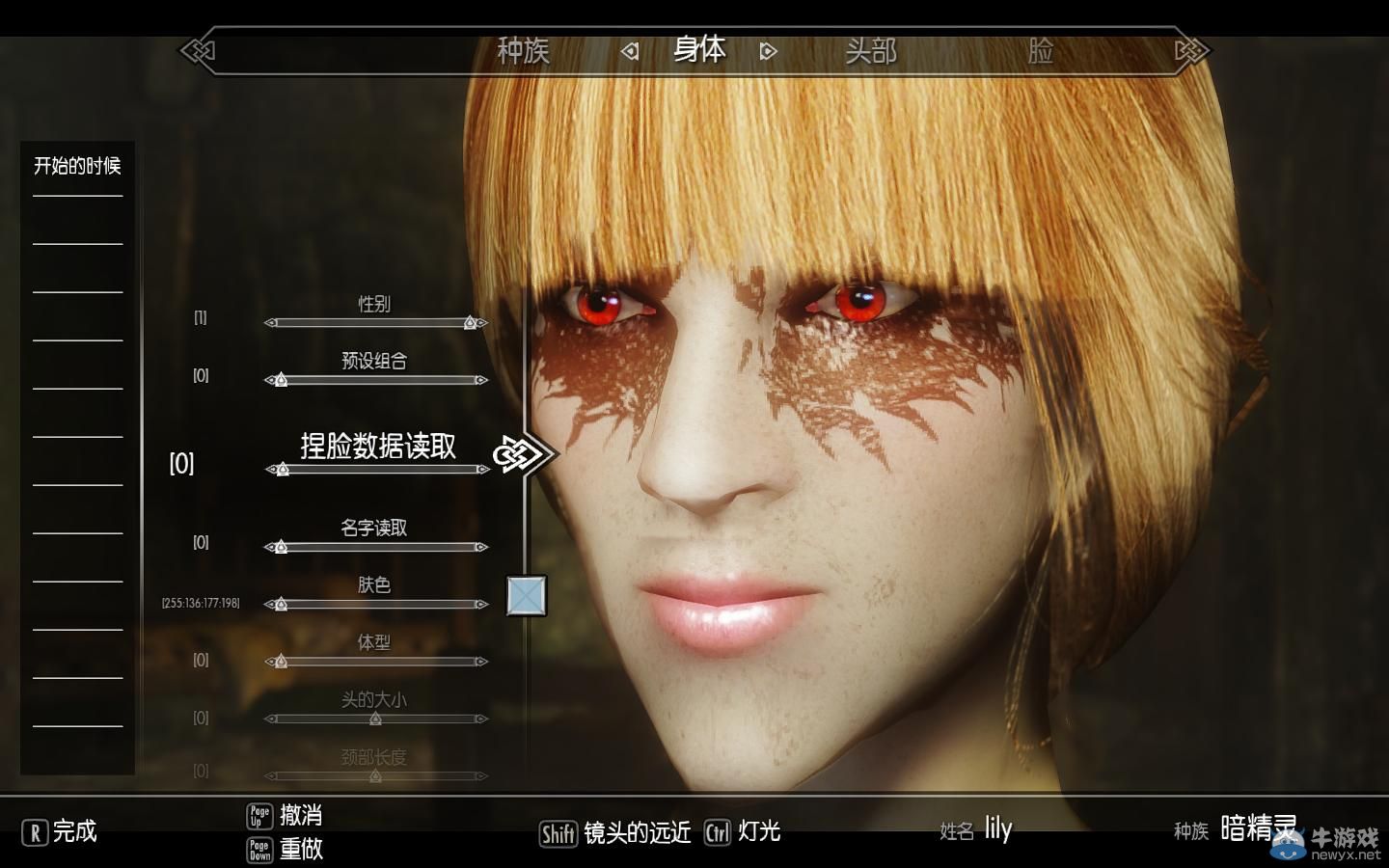Select 开始的时候 in the left panel
Image resolution: width=1389 pixels, height=868 pixels.
click(77, 165)
